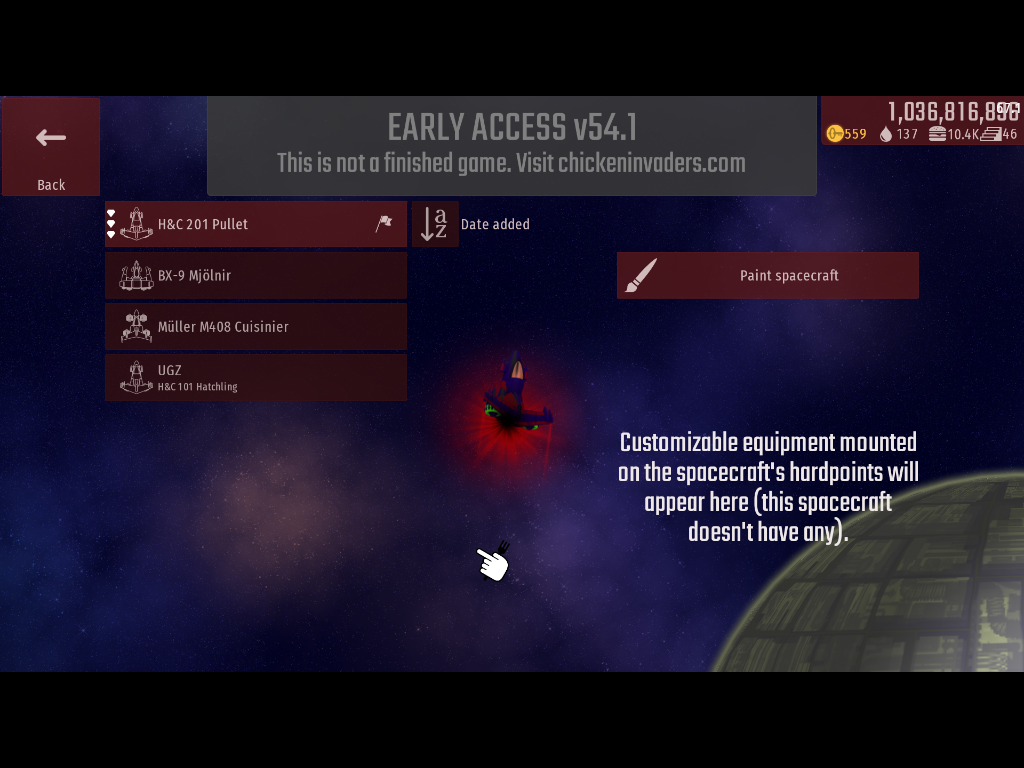Screen dimensions: 1024x768
Task: Open Paint spacecraft
Action: [767, 275]
